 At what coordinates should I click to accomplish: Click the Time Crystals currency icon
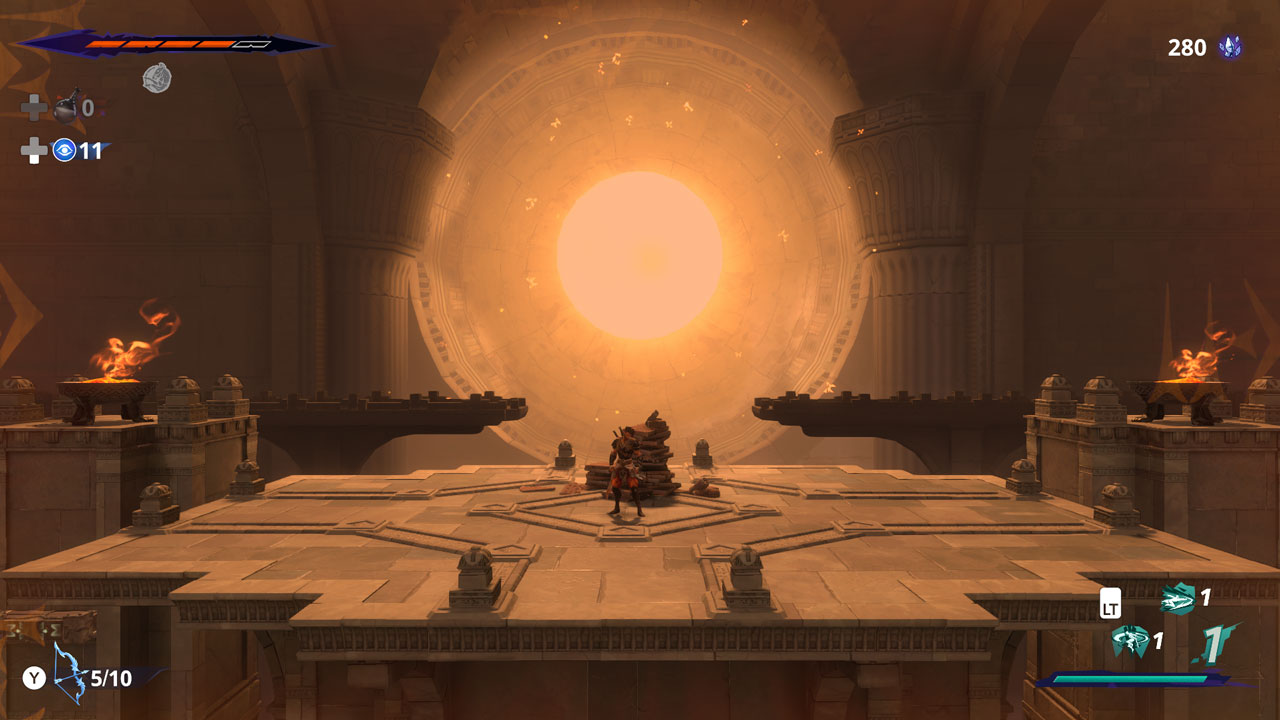click(x=1230, y=47)
